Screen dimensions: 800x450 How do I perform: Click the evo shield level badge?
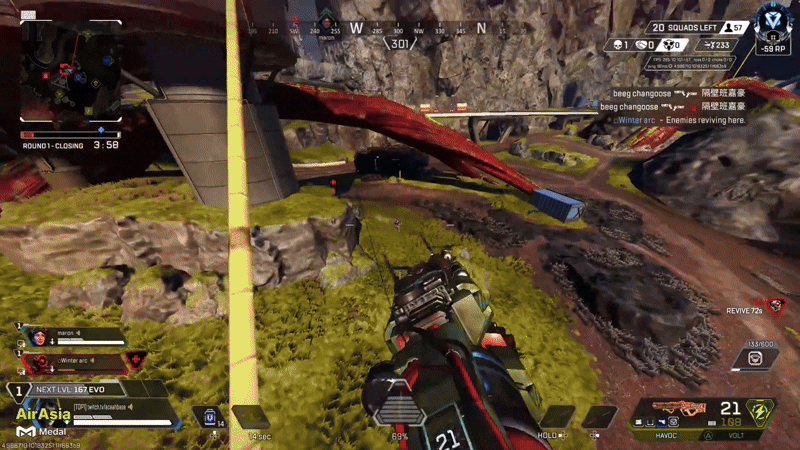click(x=16, y=390)
